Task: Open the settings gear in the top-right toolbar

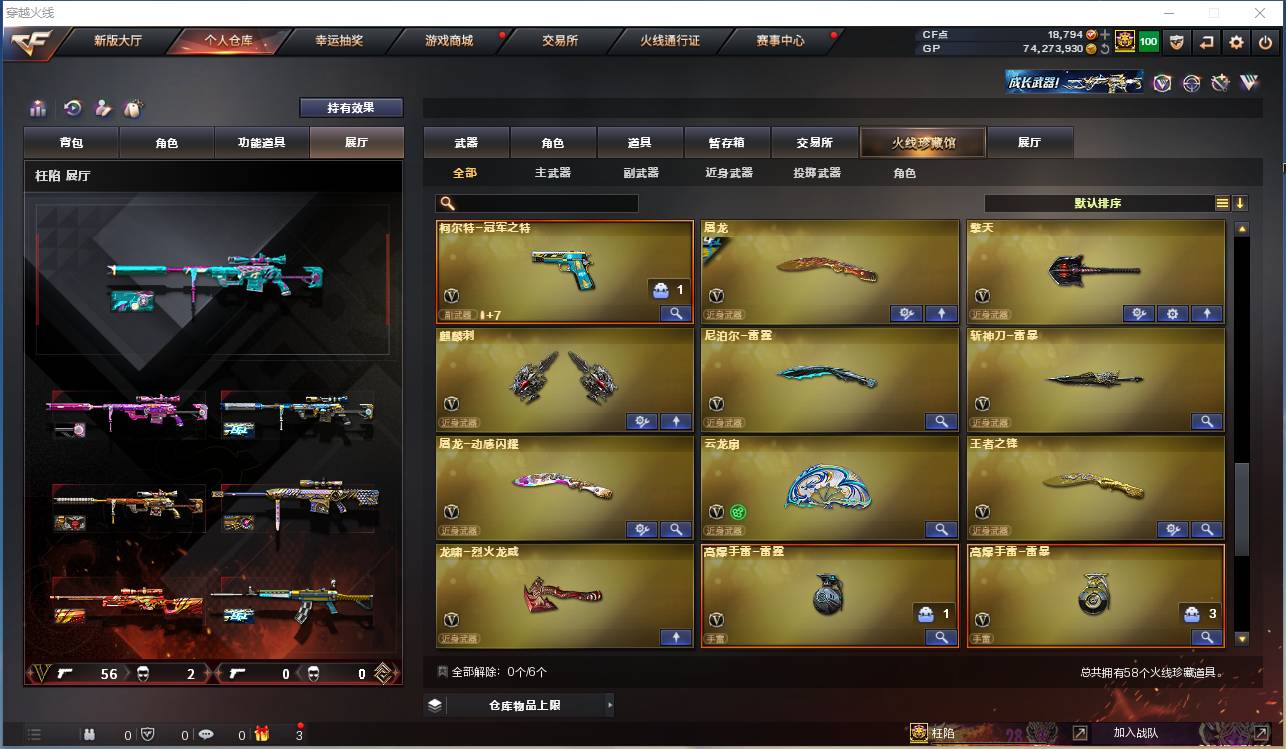Action: [x=1236, y=41]
